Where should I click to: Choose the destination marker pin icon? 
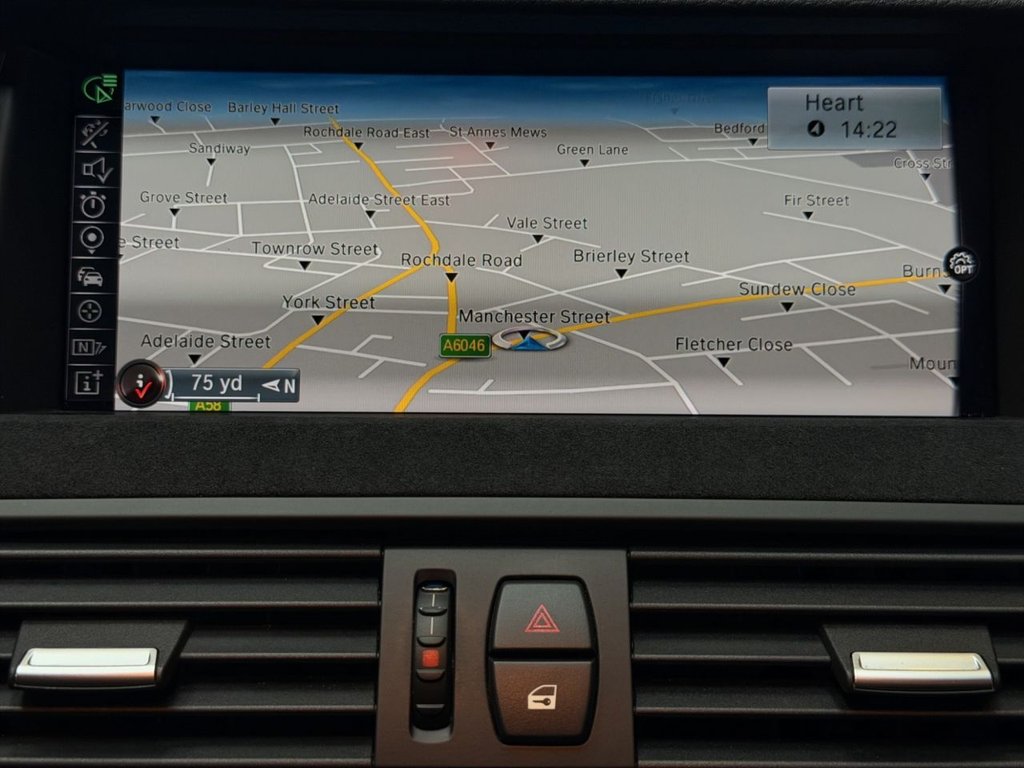click(92, 239)
